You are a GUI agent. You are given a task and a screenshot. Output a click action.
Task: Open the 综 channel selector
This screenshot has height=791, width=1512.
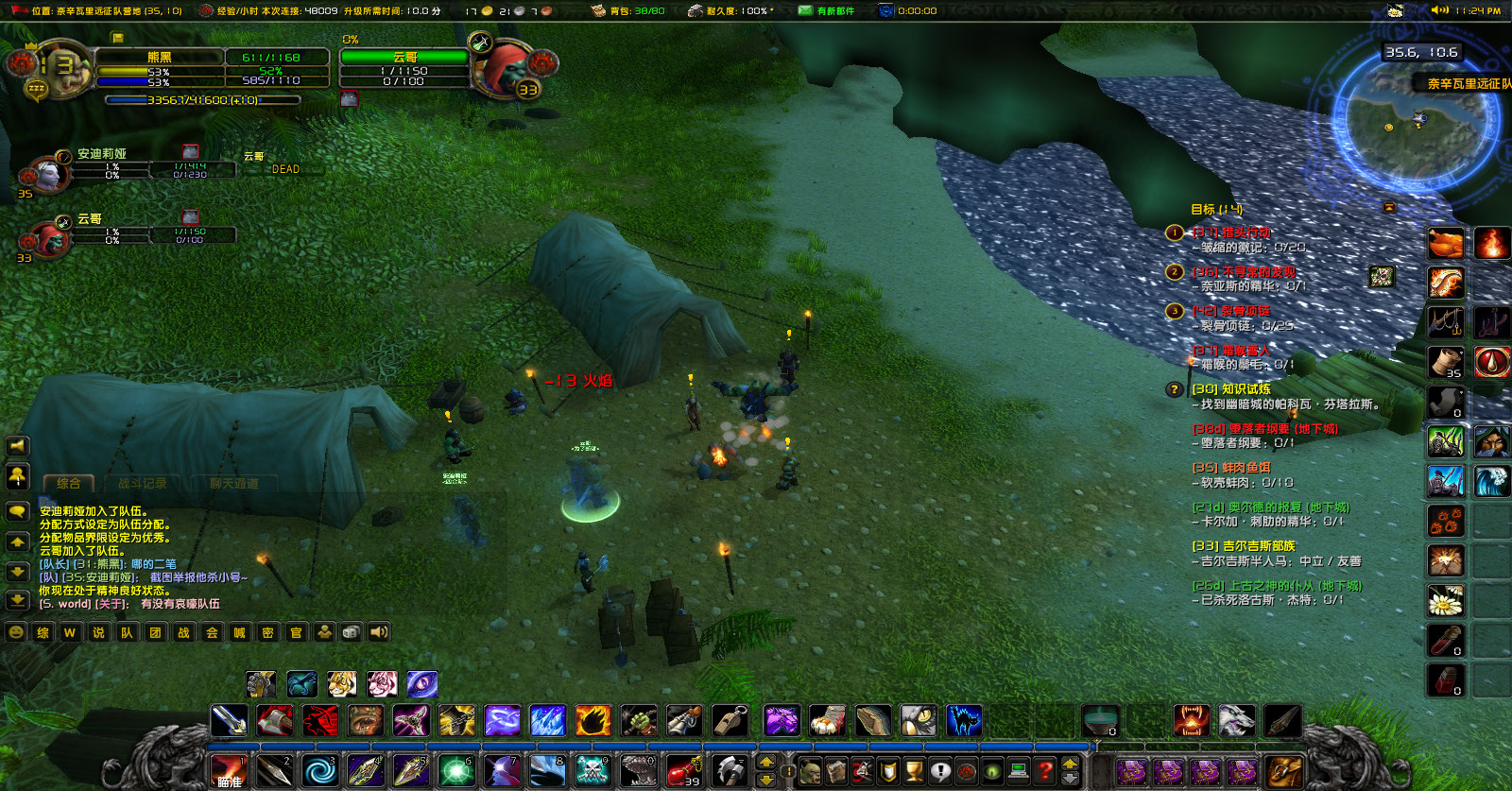(43, 632)
